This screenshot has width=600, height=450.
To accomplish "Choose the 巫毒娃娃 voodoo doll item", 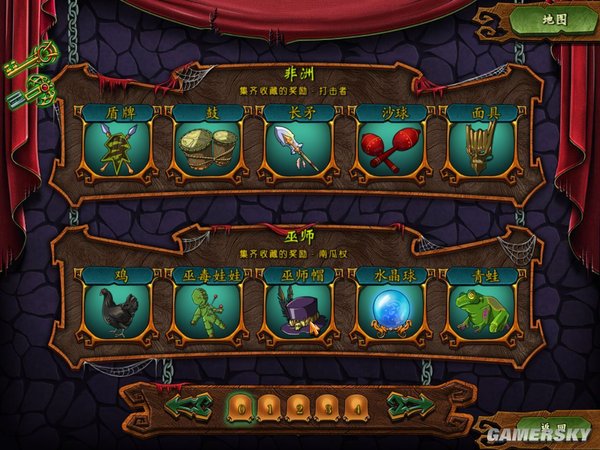I will pyautogui.click(x=208, y=308).
